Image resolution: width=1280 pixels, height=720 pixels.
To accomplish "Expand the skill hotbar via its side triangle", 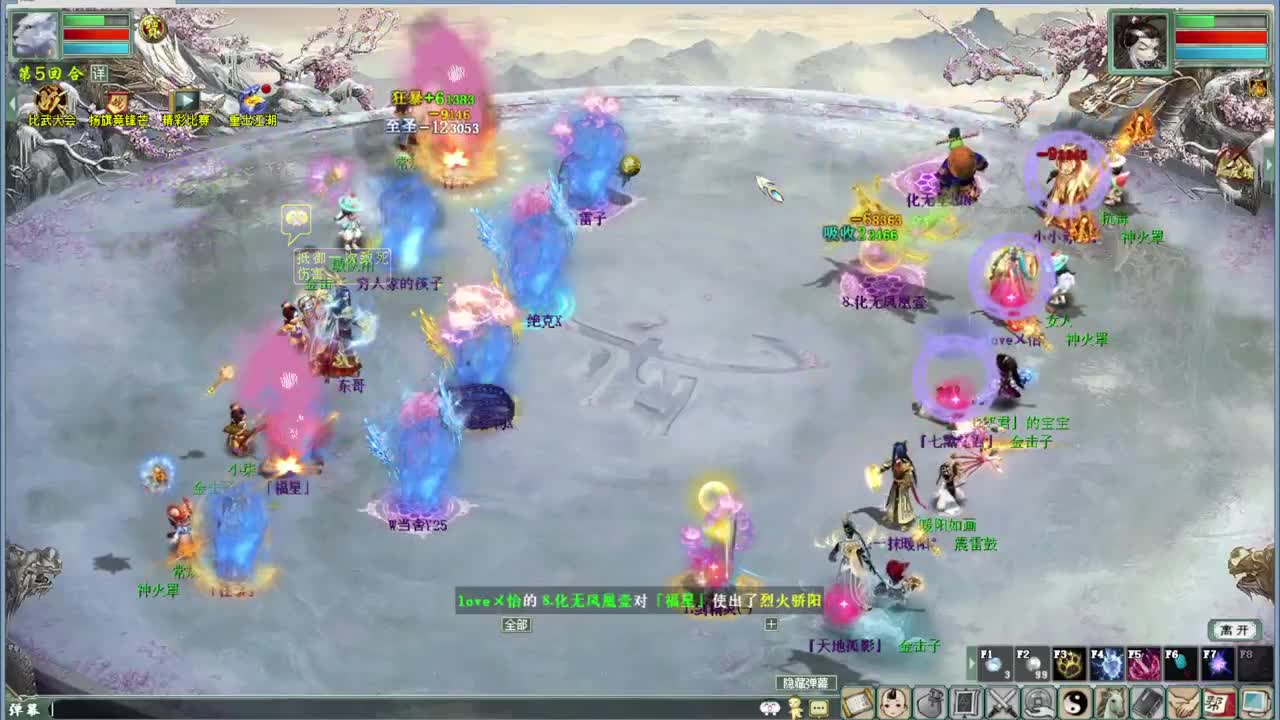I will tap(971, 663).
